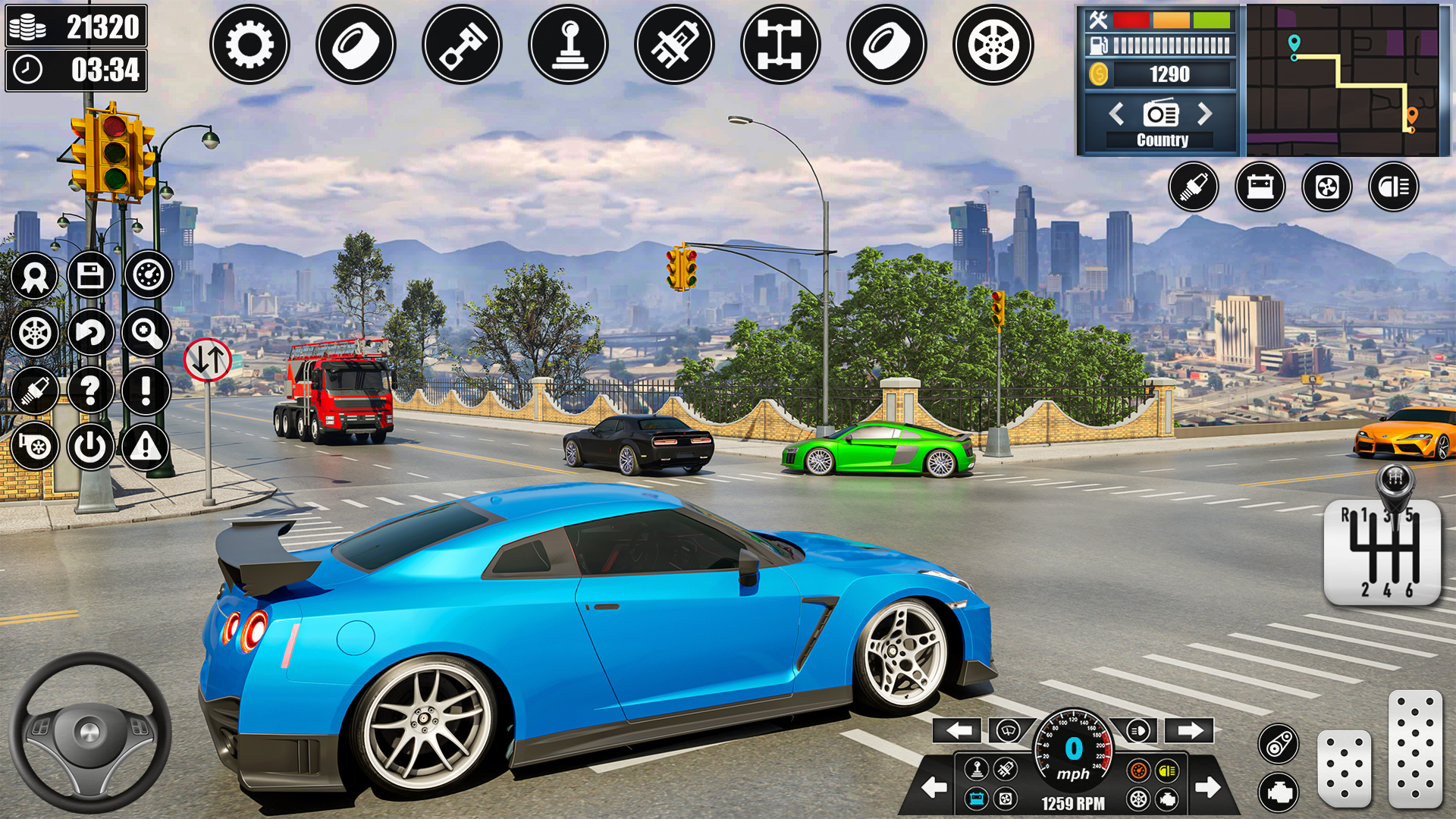1456x819 pixels.
Task: Click the save game floppy disk icon
Action: point(92,275)
